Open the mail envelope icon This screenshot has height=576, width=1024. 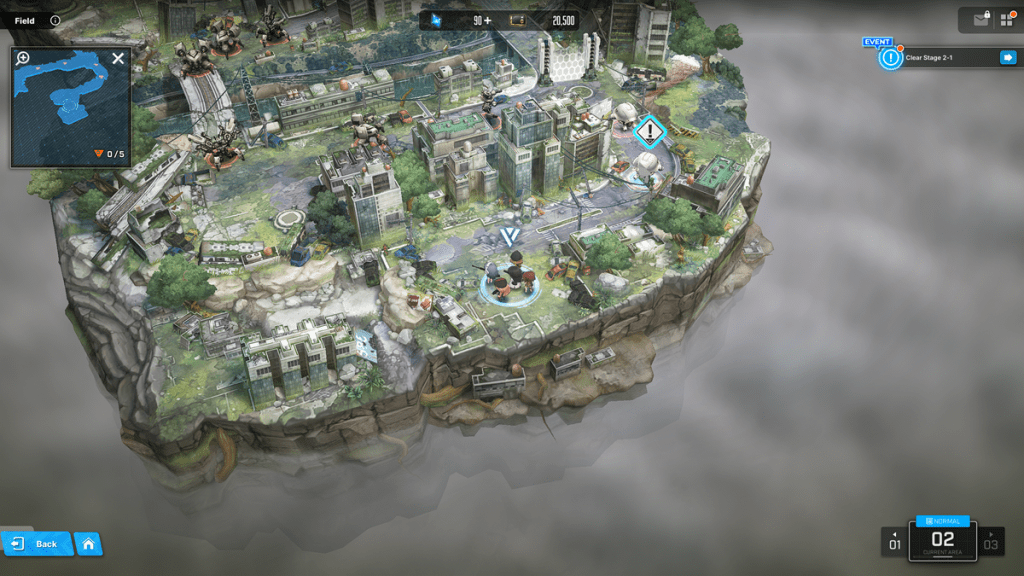[979, 20]
